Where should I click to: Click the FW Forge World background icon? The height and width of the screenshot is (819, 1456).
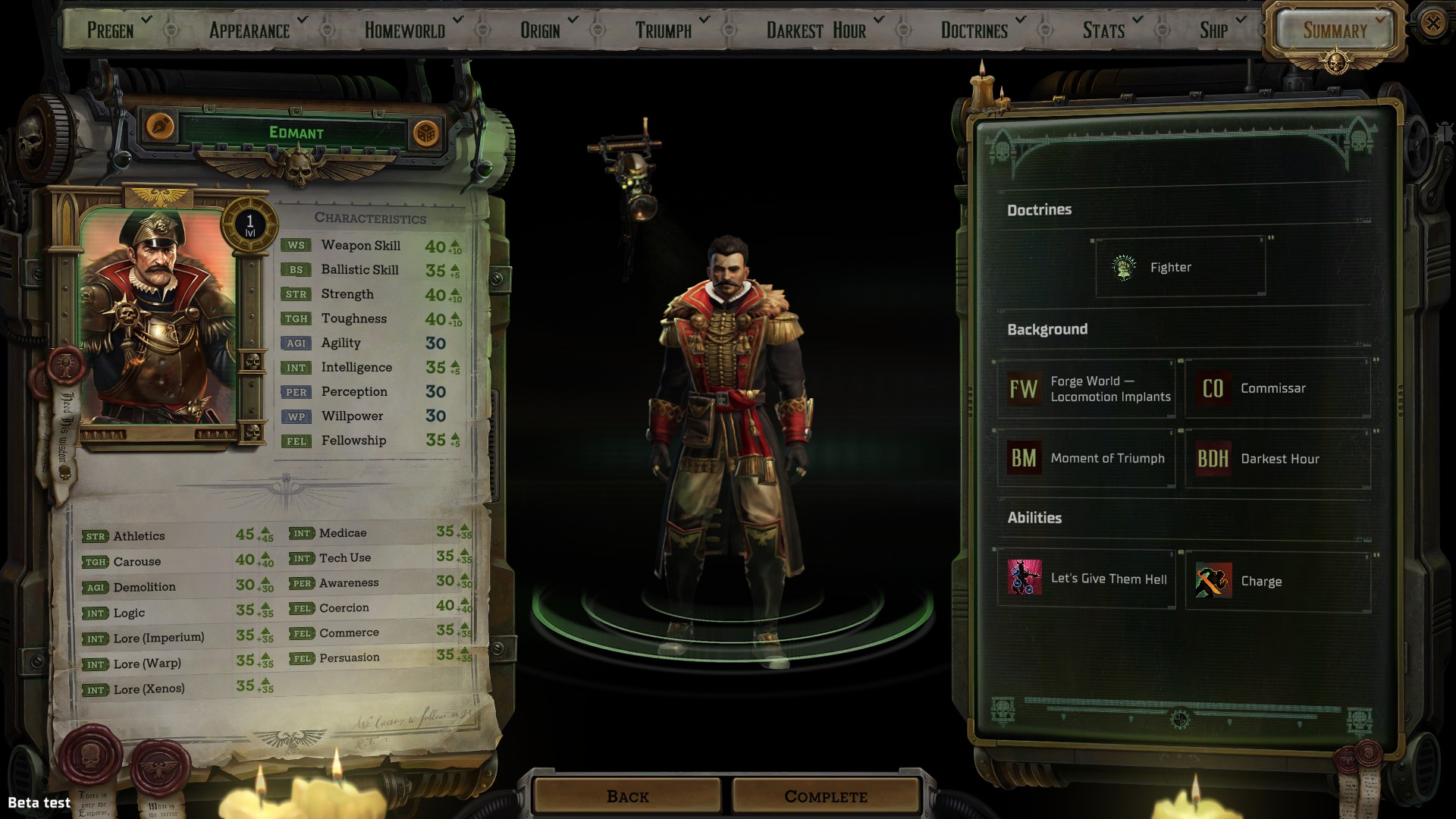click(1024, 388)
